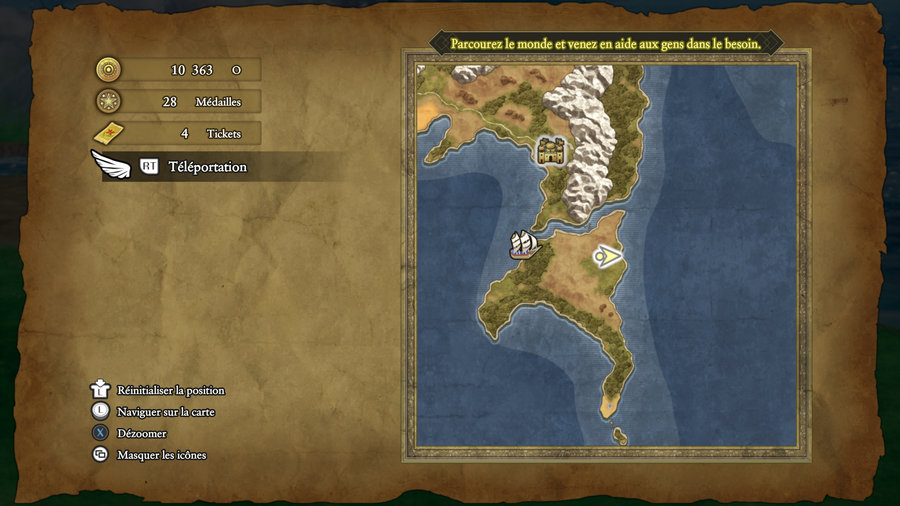The height and width of the screenshot is (506, 900).
Task: Choose Réinitialiser la position
Action: [170, 390]
